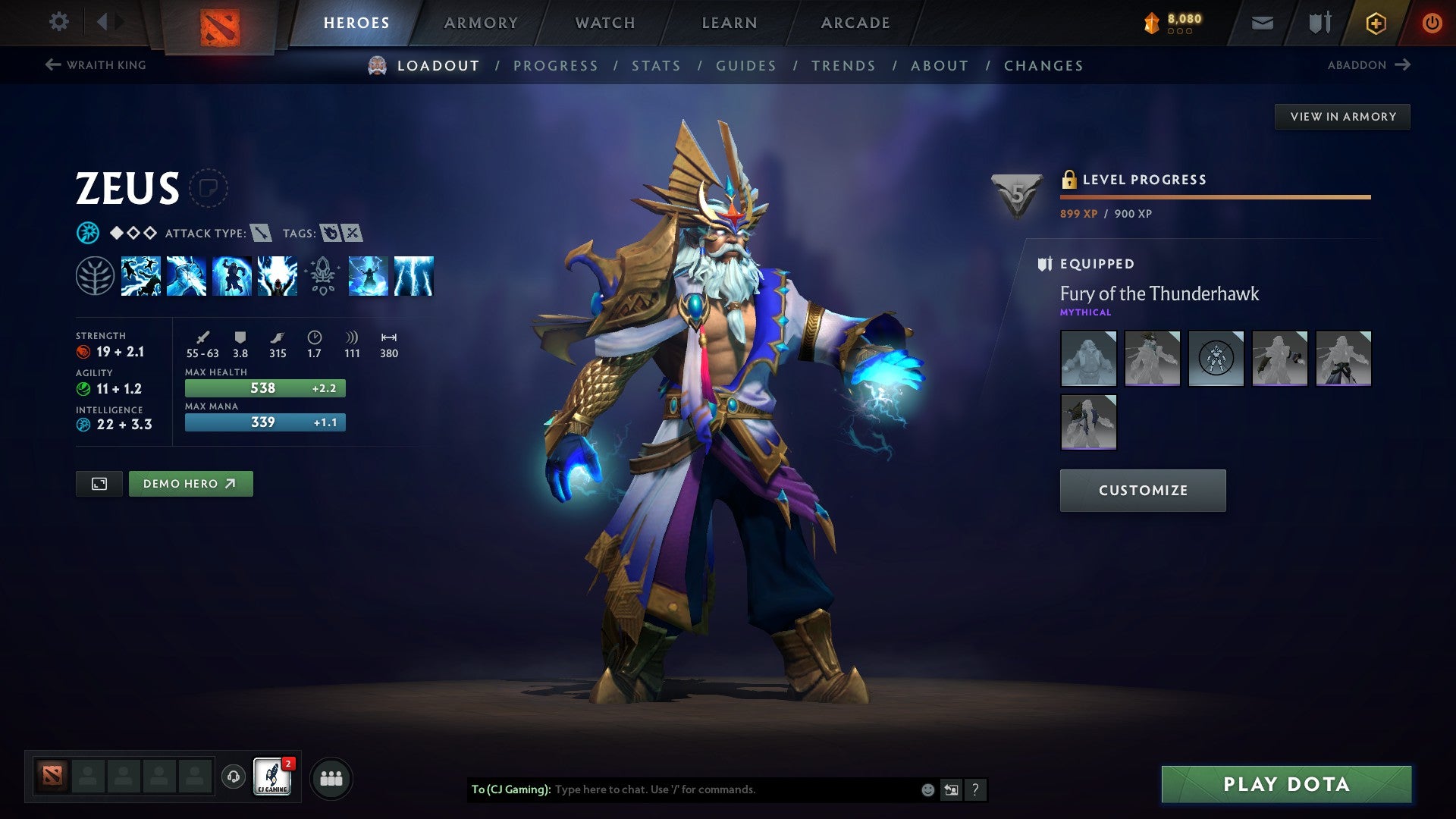The width and height of the screenshot is (1456, 819).
Task: Click VIEW IN ARMORY
Action: 1342,116
